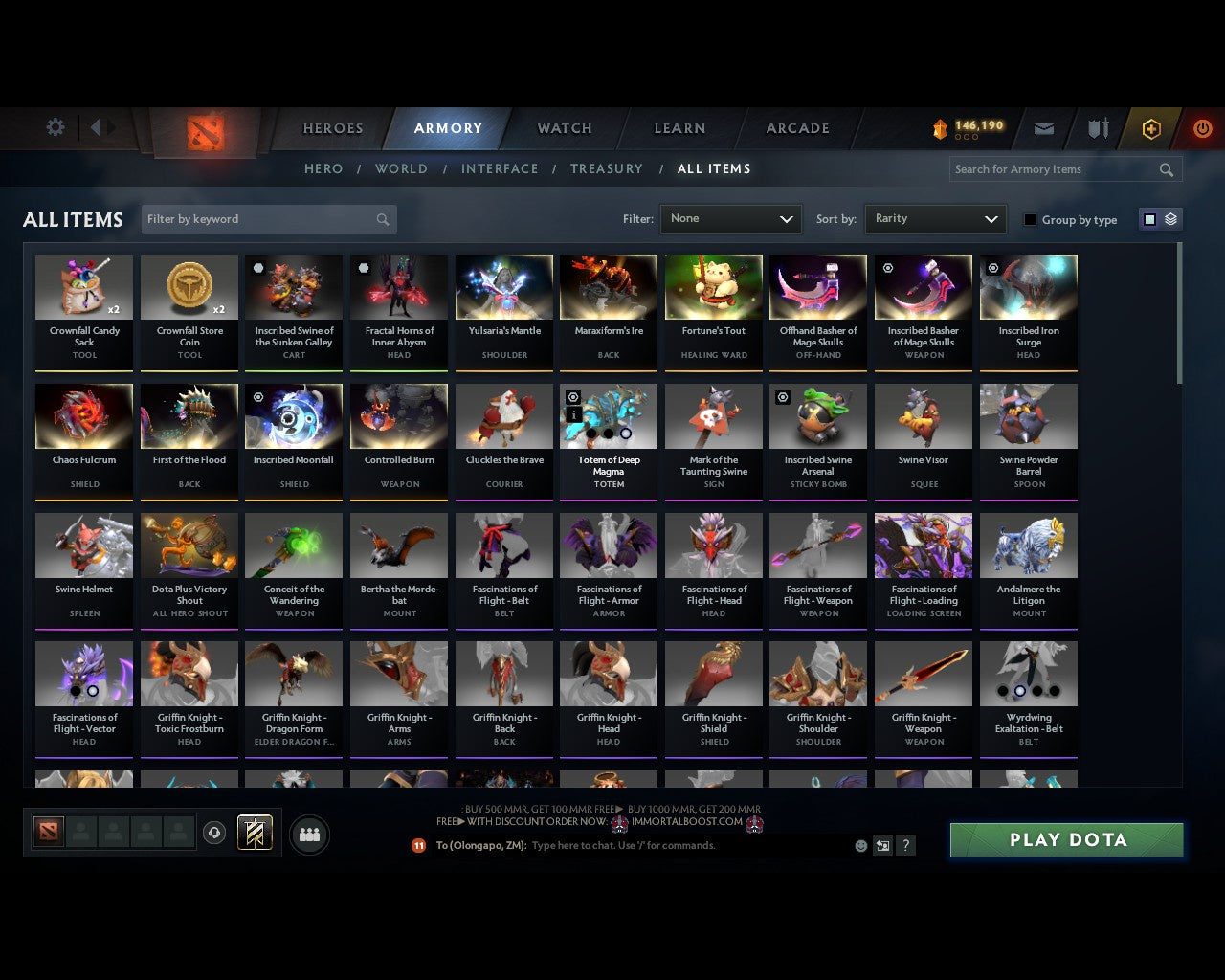Enable Group by type
This screenshot has width=1225, height=980.
coord(1029,219)
